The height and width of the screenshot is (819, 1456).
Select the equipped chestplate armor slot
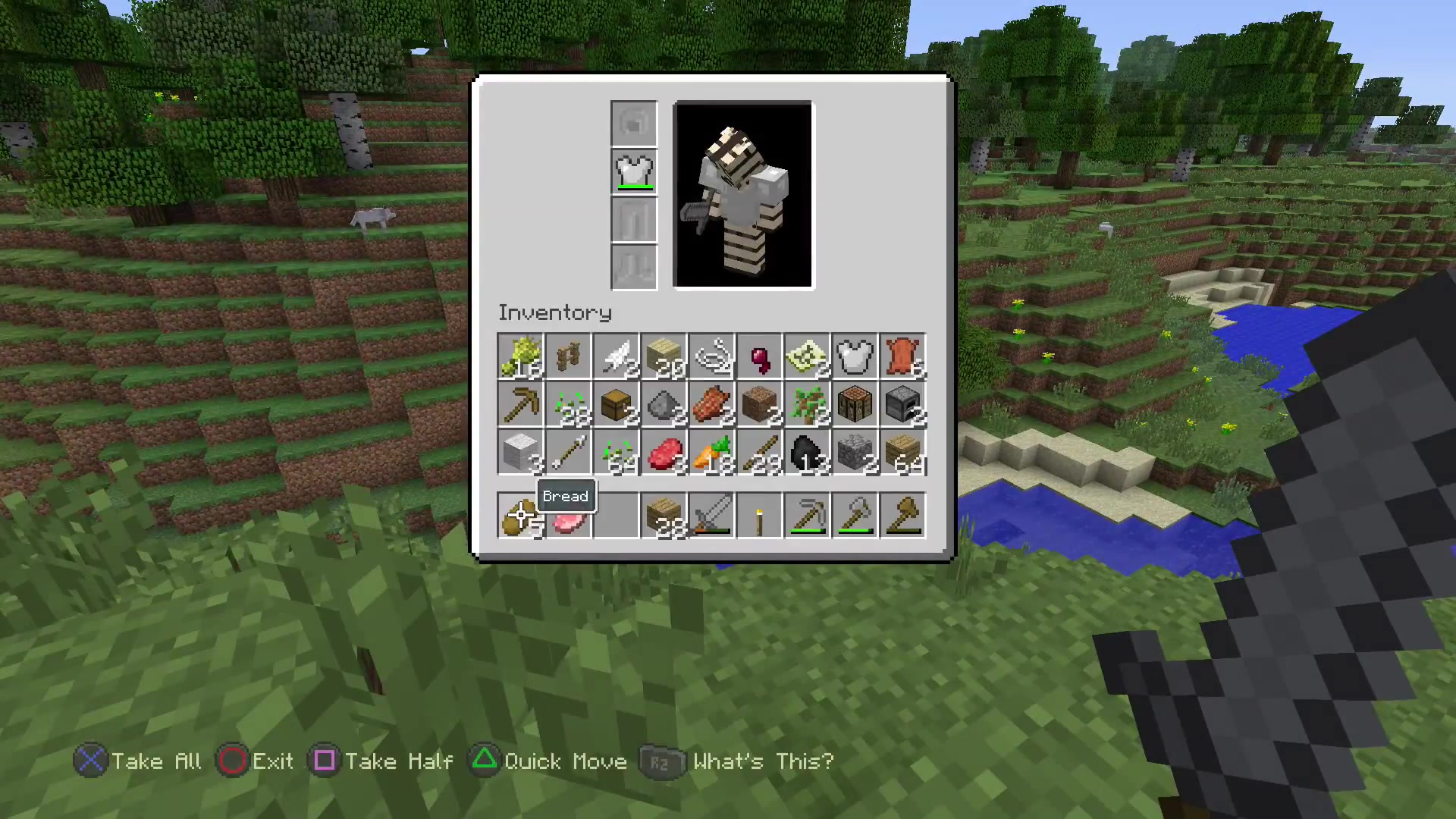(634, 172)
